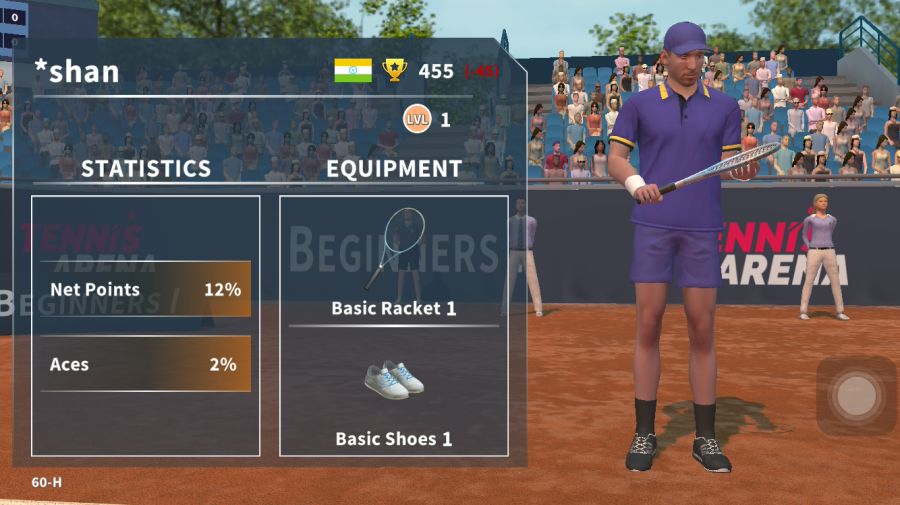Viewport: 900px width, 505px height.
Task: Click the Net Points statistic row
Action: tap(146, 290)
